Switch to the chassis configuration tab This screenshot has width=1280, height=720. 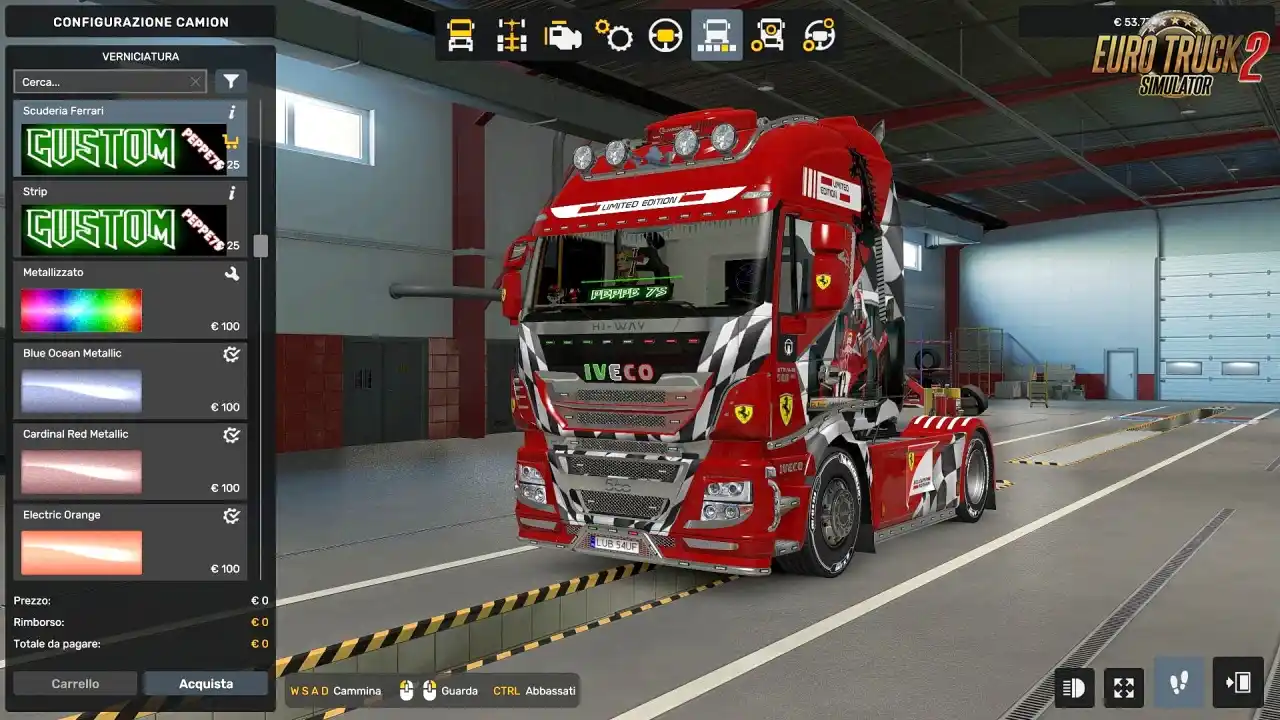click(x=512, y=36)
